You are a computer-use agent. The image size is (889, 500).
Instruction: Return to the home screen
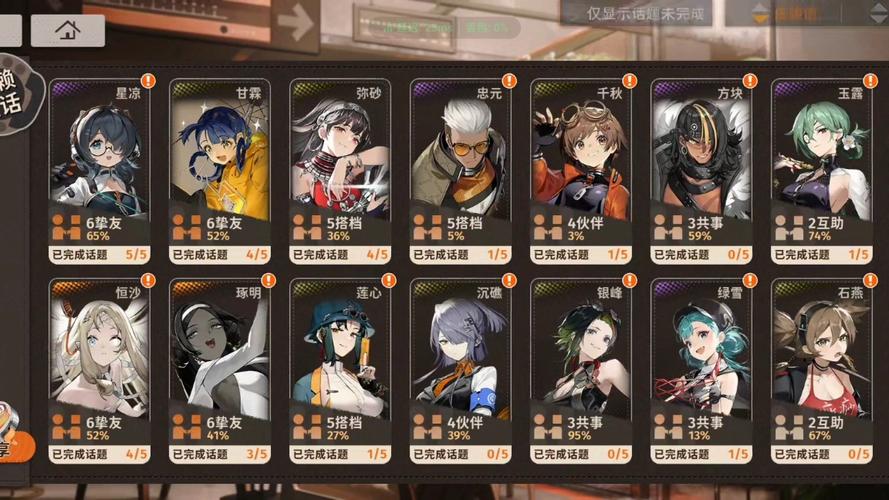point(68,30)
